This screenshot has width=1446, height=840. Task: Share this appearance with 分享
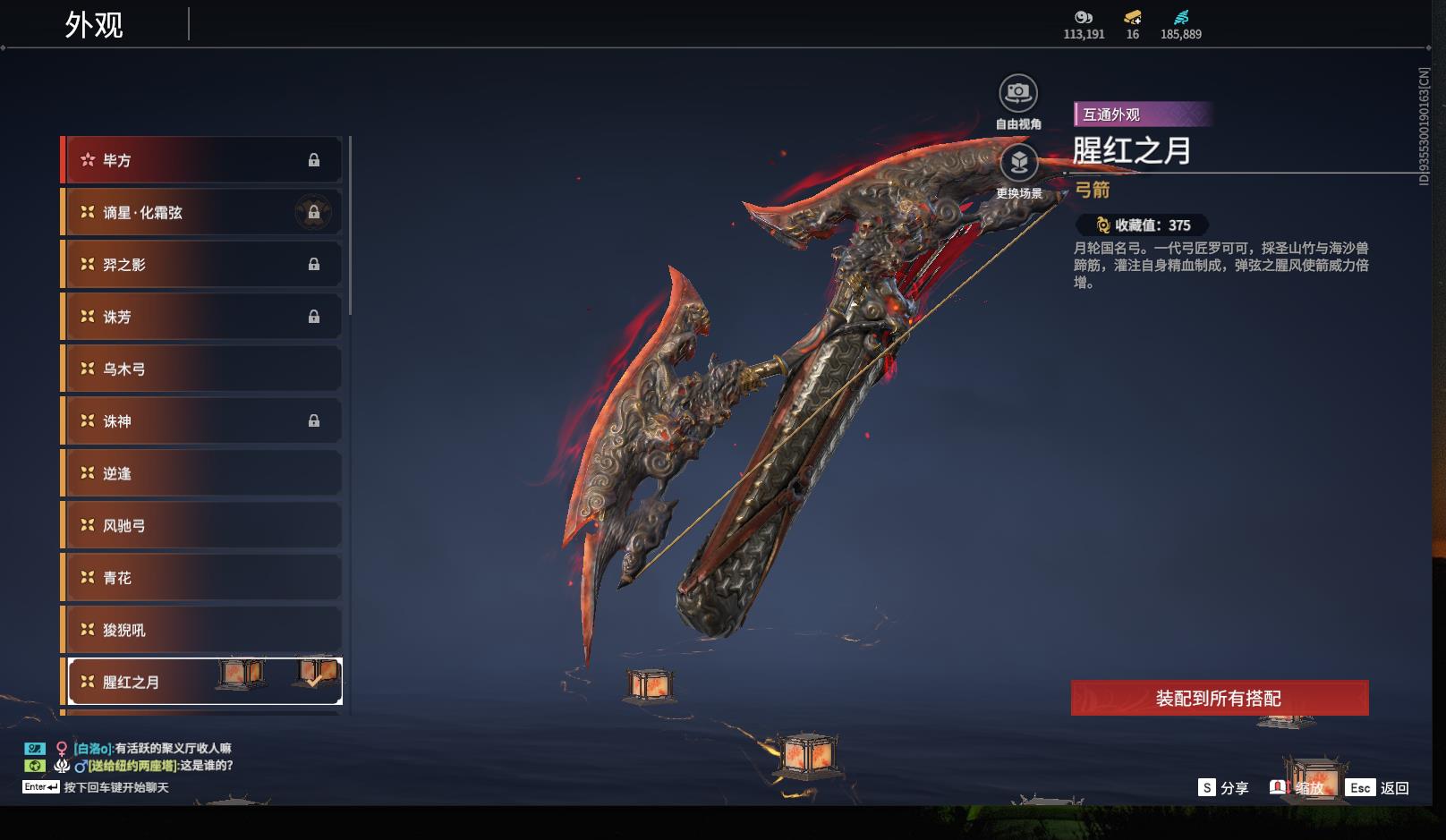click(x=1223, y=787)
